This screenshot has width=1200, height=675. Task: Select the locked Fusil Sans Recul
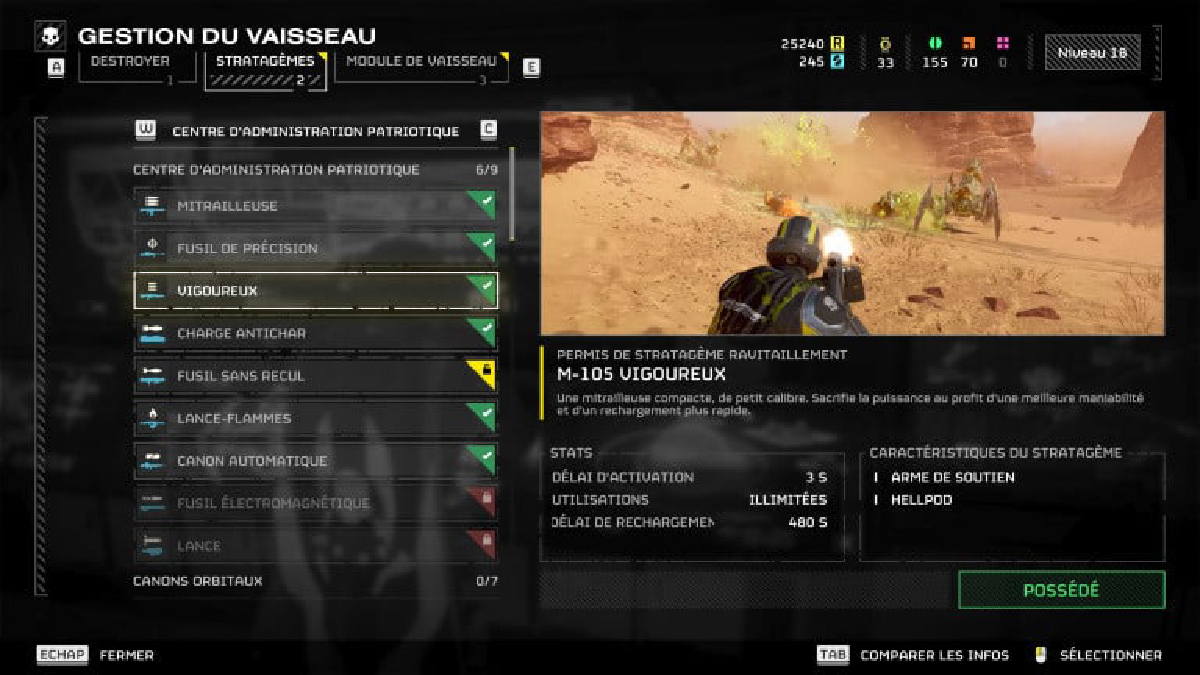pyautogui.click(x=315, y=376)
